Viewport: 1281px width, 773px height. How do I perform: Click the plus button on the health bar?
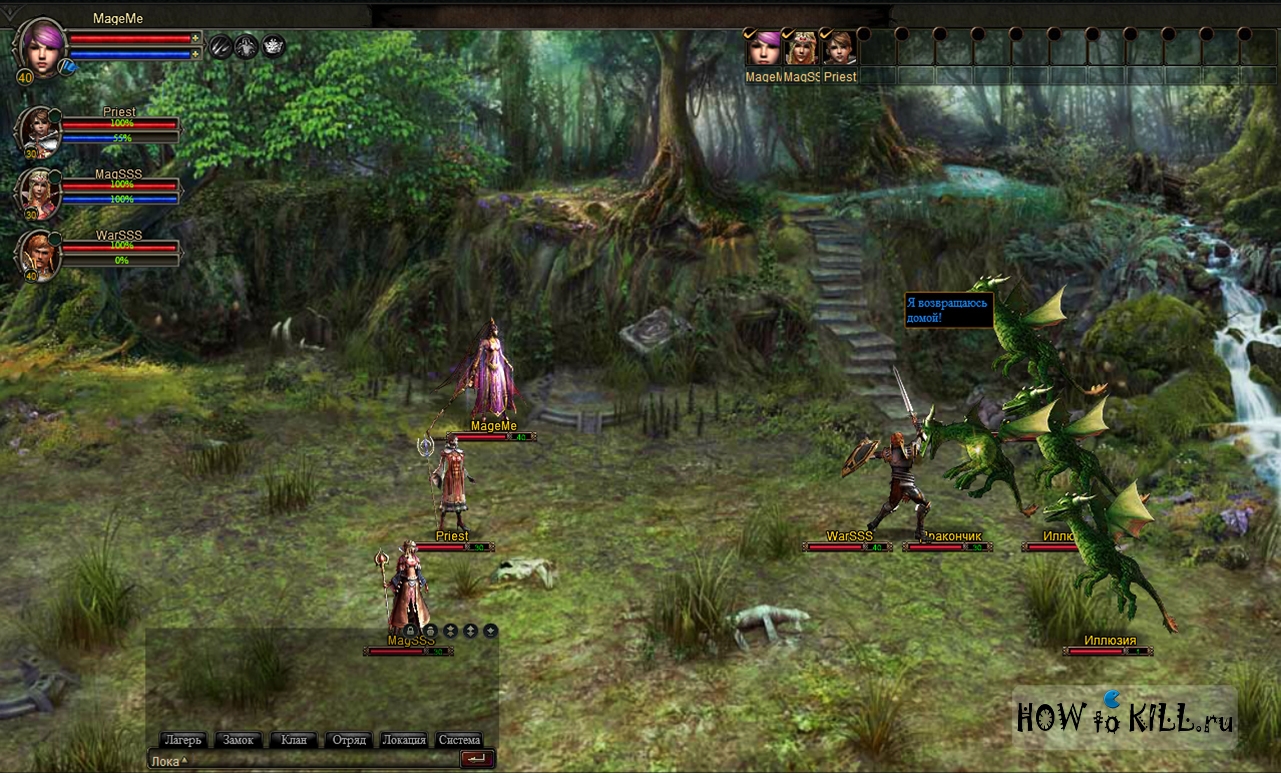click(196, 38)
